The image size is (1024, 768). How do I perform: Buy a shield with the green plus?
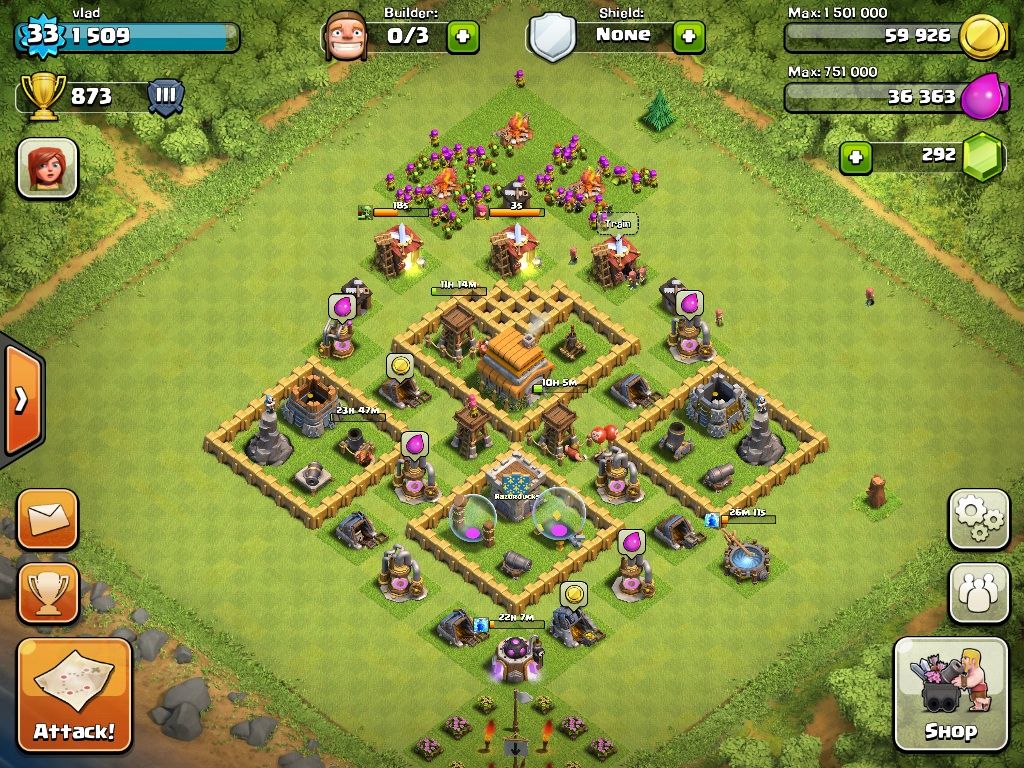(x=688, y=37)
